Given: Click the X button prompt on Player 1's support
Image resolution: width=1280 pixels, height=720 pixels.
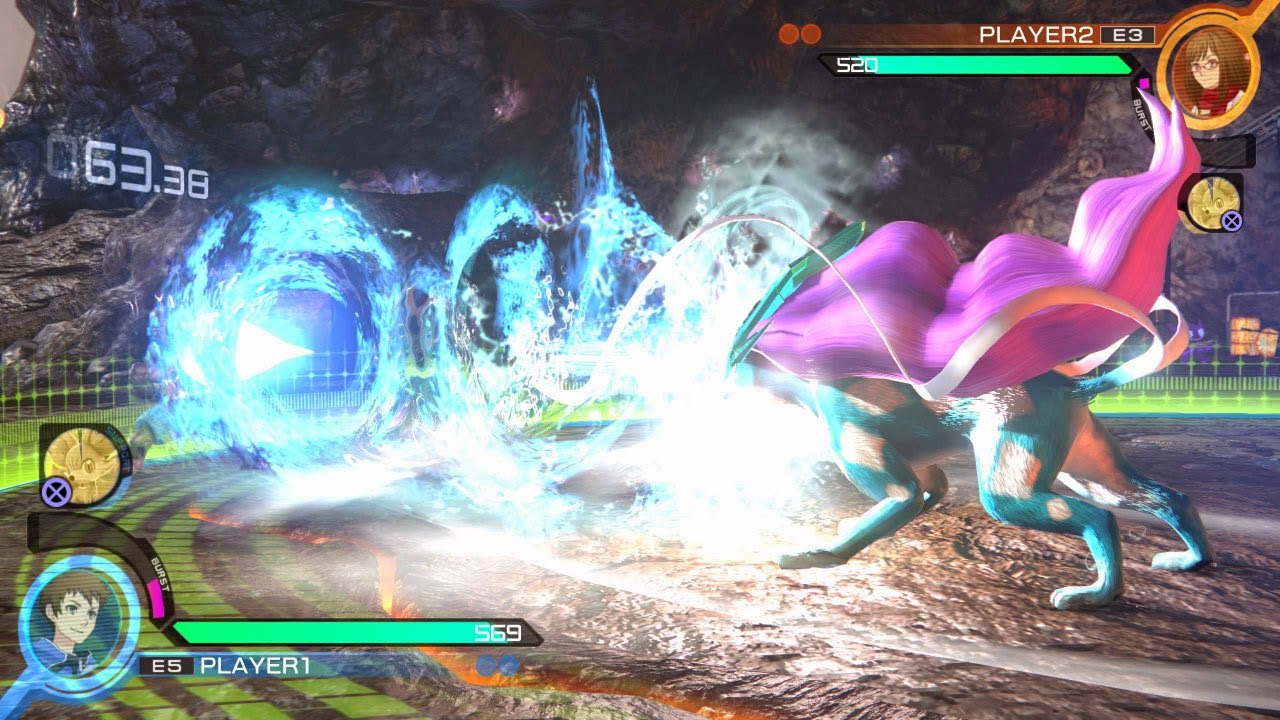Looking at the screenshot, I should tap(54, 492).
